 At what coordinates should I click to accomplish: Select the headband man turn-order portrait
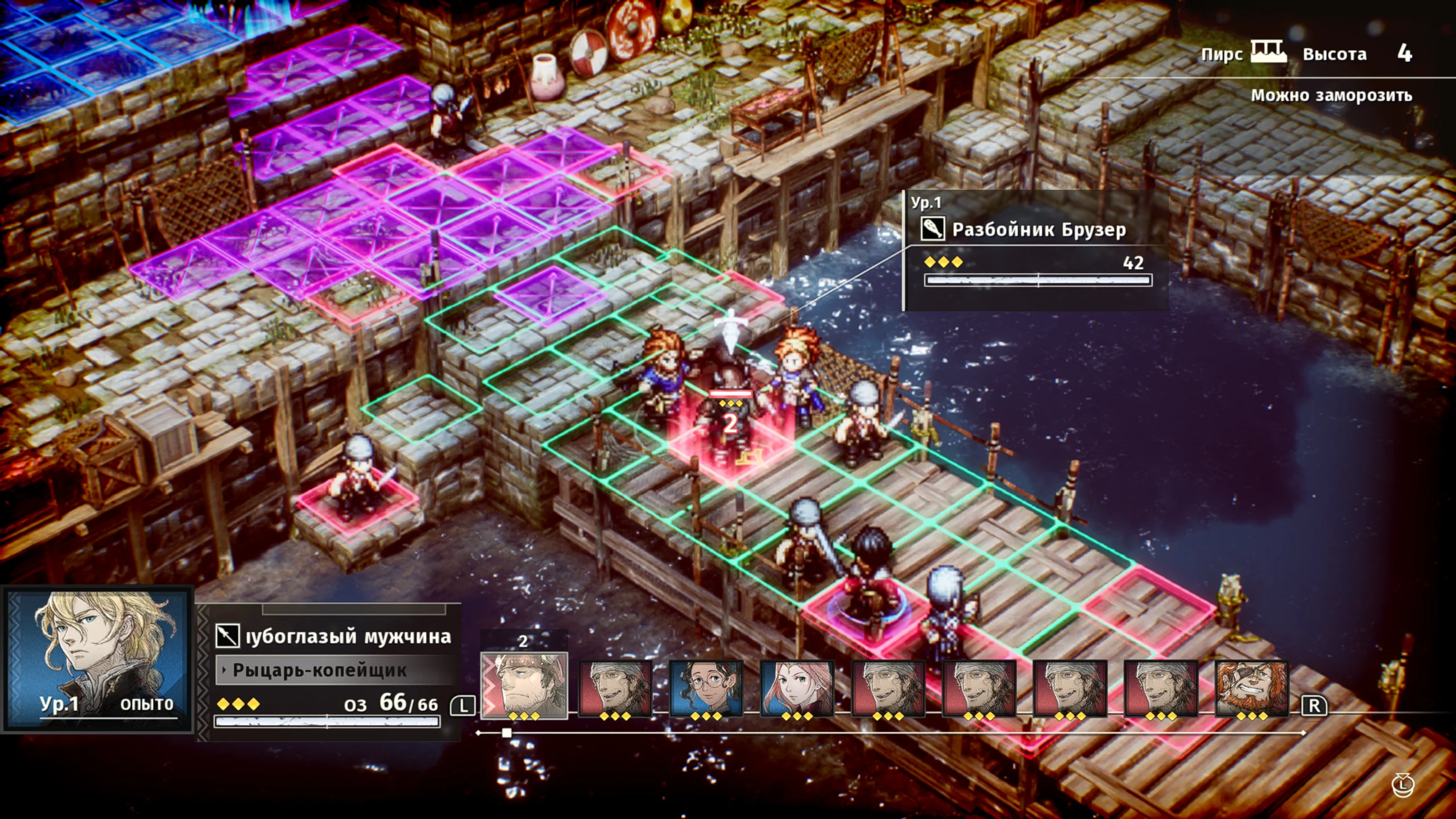tap(524, 685)
